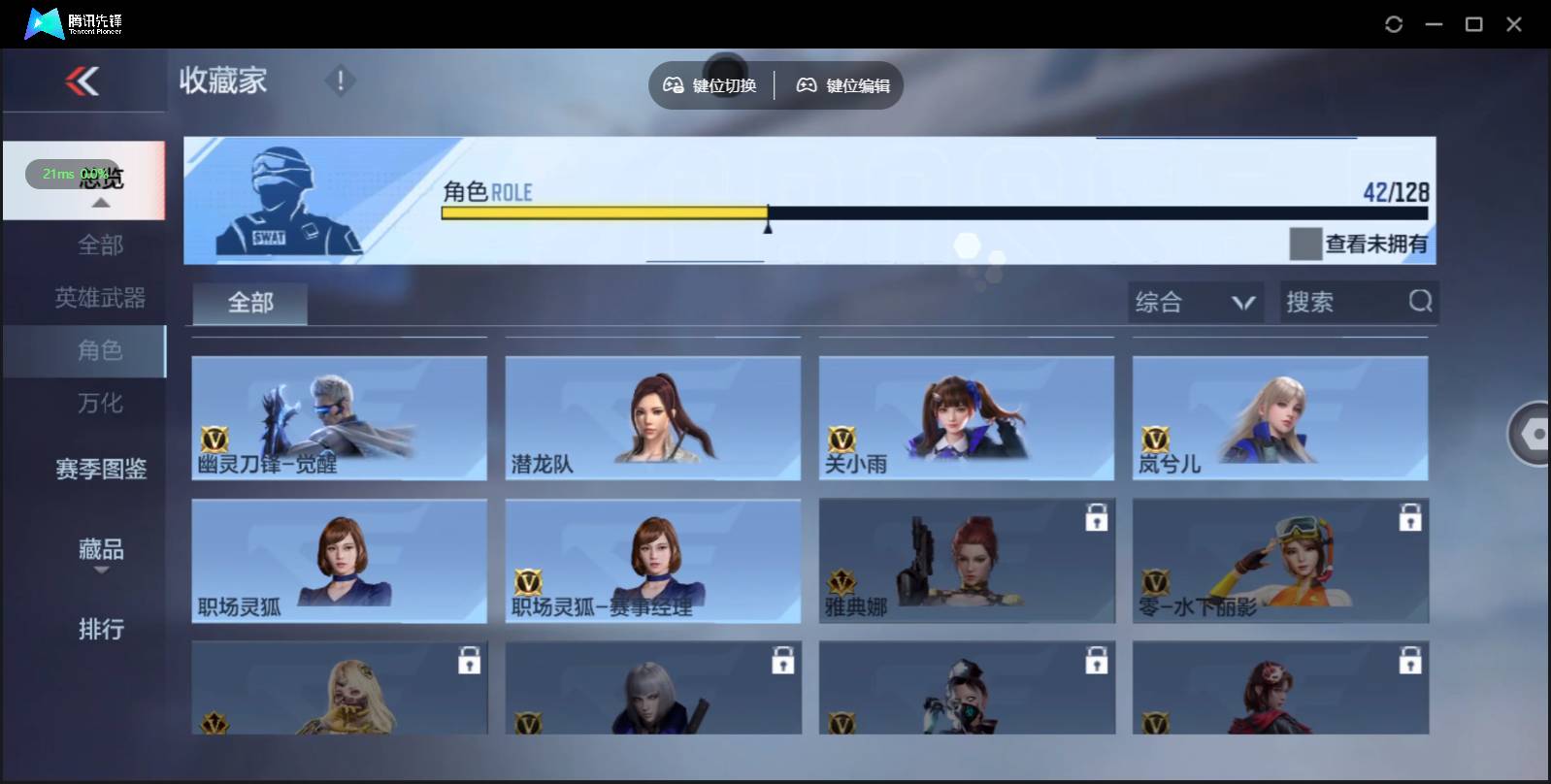This screenshot has width=1551, height=784.
Task: Select 赛季图鉴 in the sidebar menu
Action: click(x=100, y=470)
